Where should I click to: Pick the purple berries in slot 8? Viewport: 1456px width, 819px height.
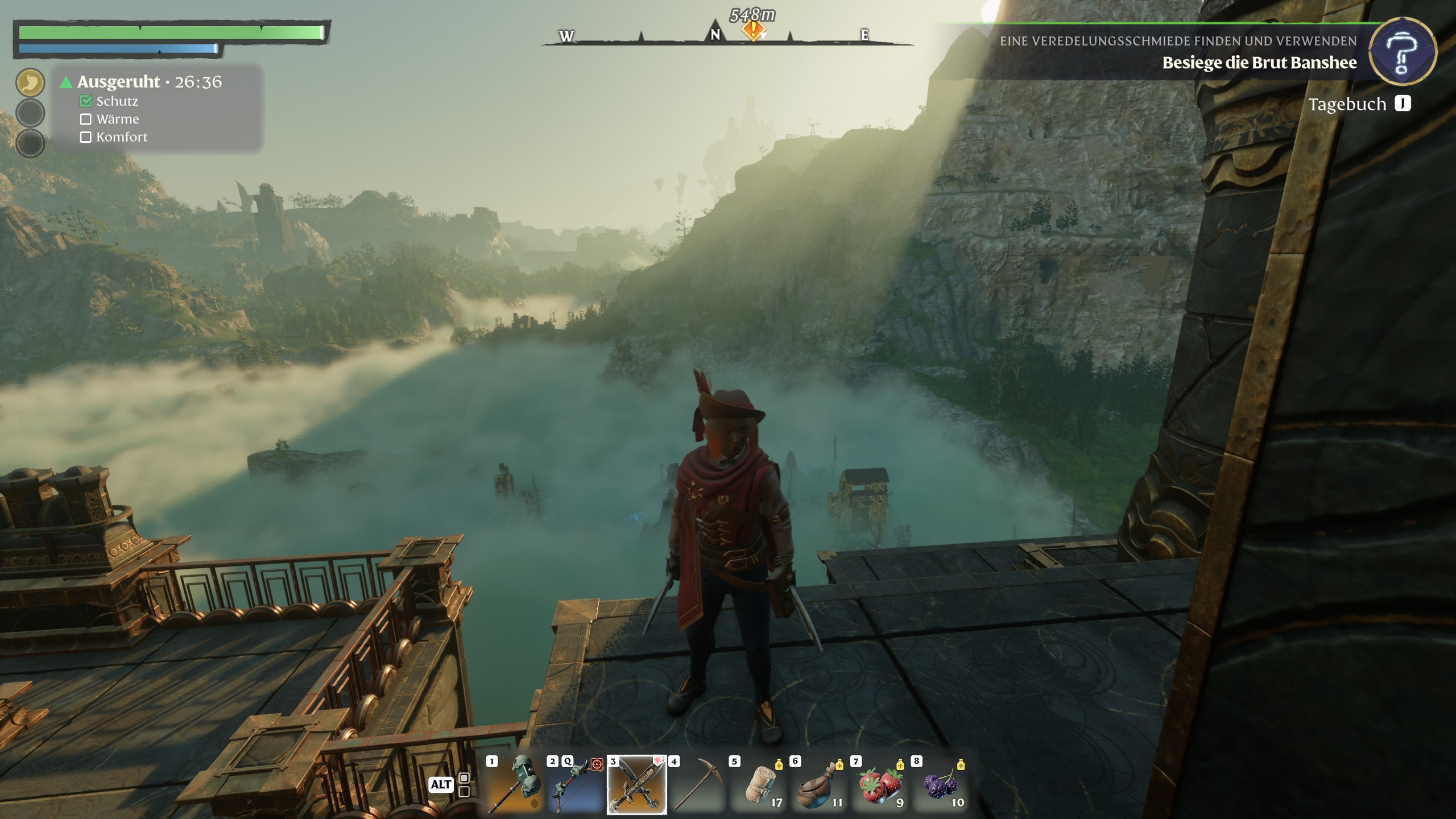pos(941,785)
